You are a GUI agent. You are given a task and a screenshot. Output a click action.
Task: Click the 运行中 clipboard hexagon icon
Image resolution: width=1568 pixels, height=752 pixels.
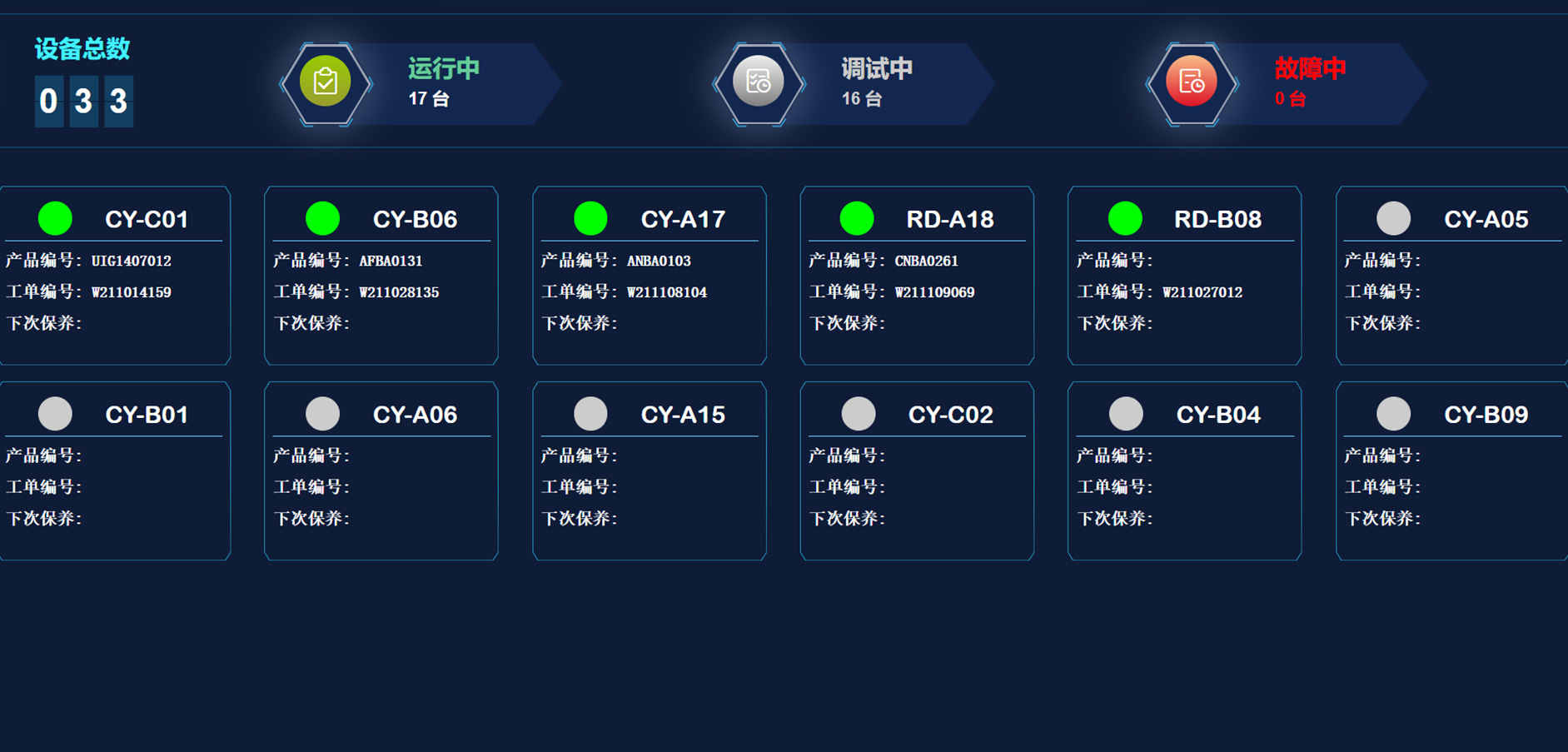[x=326, y=83]
